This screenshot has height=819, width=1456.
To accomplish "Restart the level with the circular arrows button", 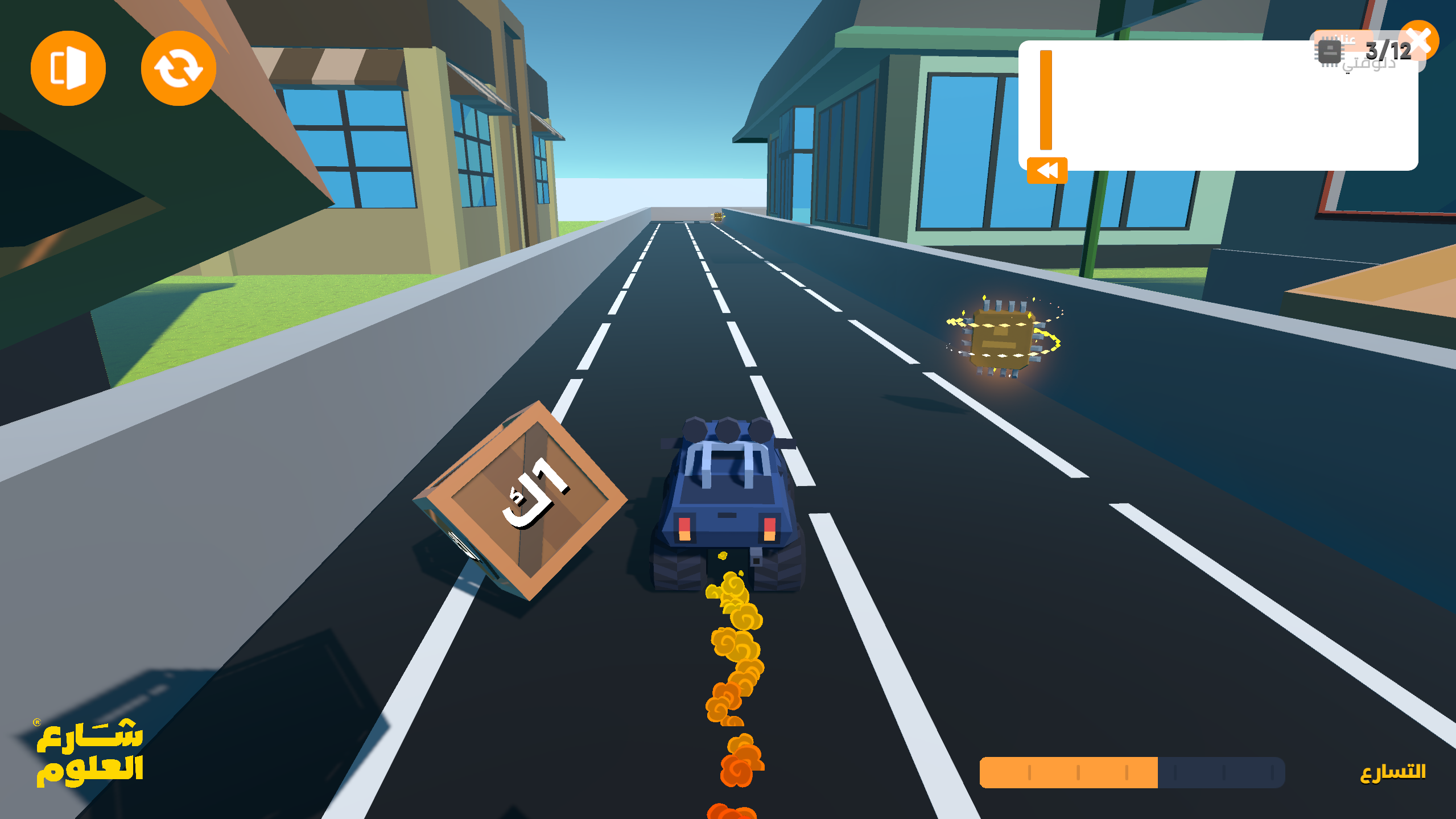I will (x=178, y=68).
